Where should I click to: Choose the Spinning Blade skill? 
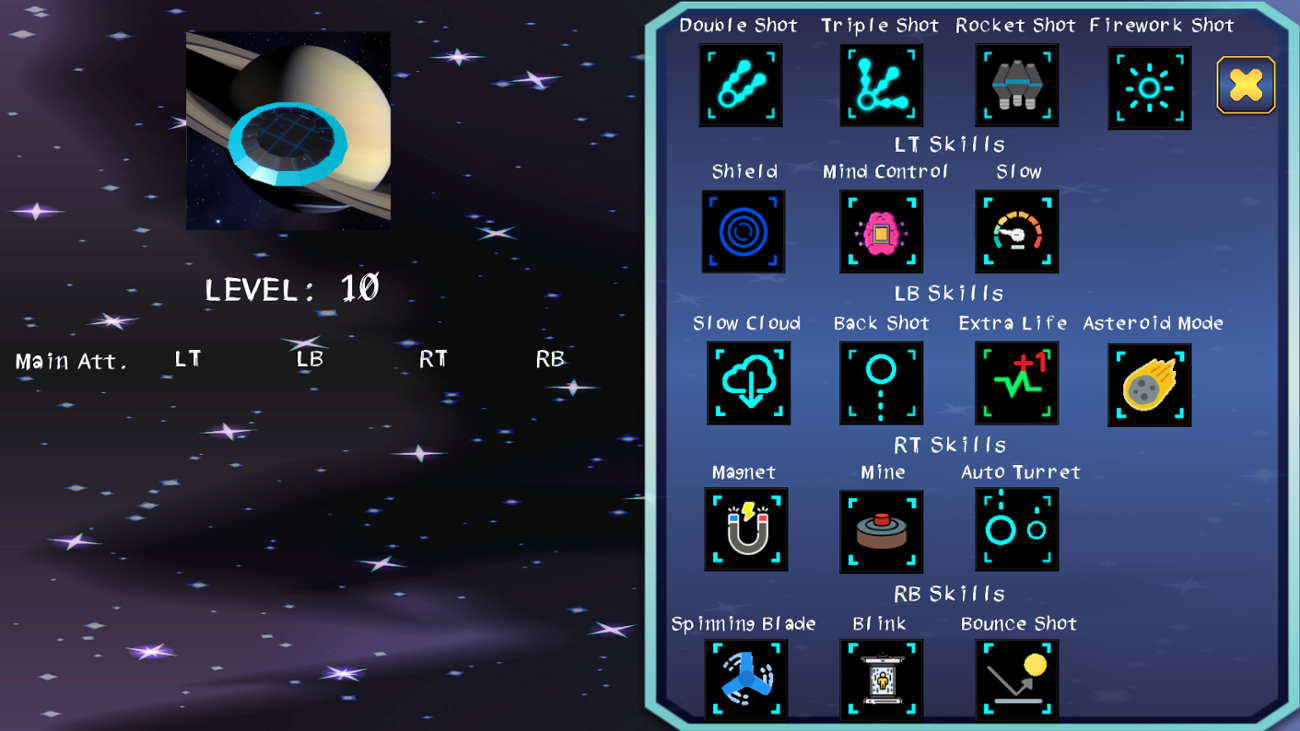pyautogui.click(x=748, y=679)
